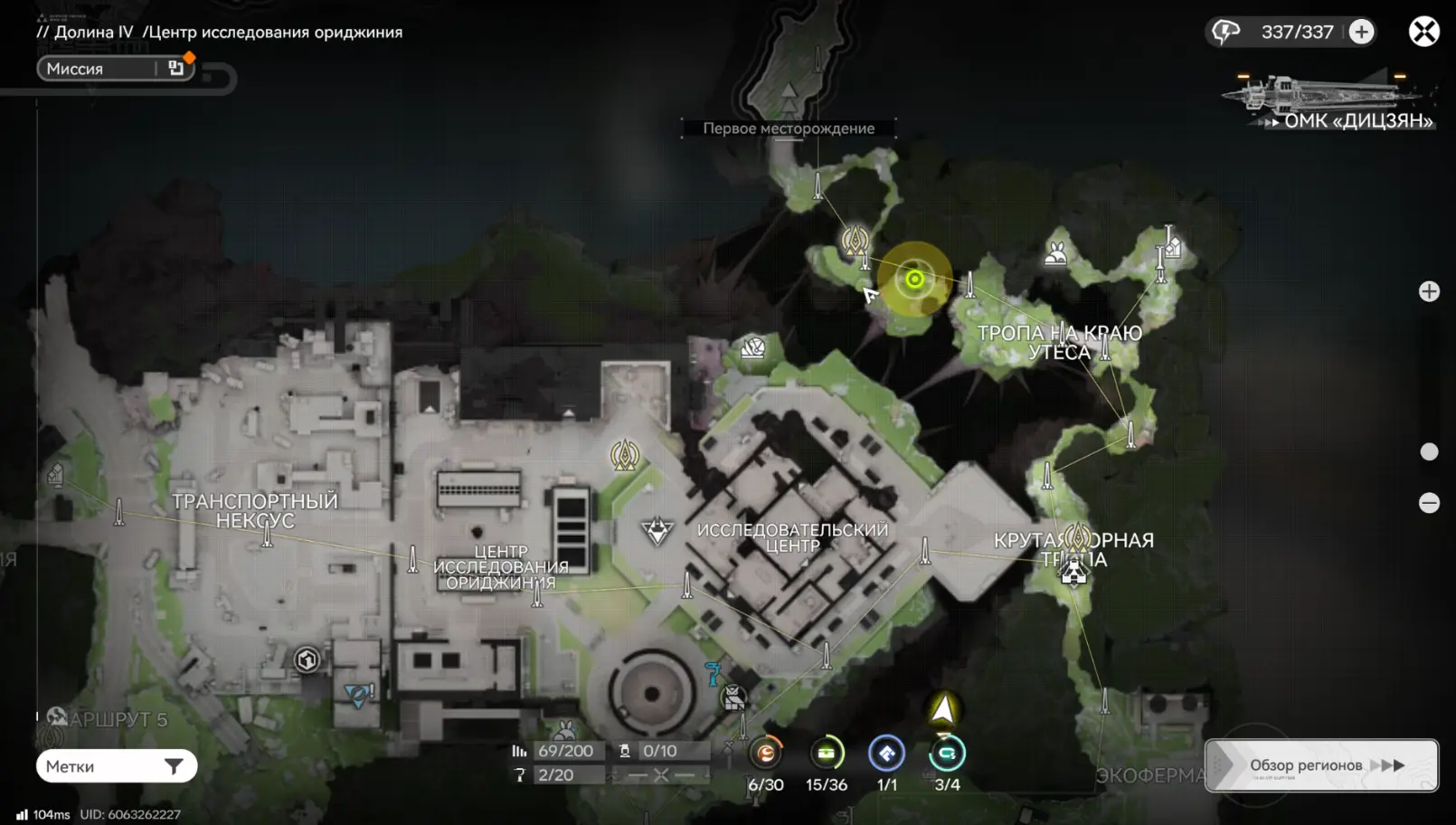Select the satellite dish marker on map
The width and height of the screenshot is (1456, 825).
(x=752, y=347)
